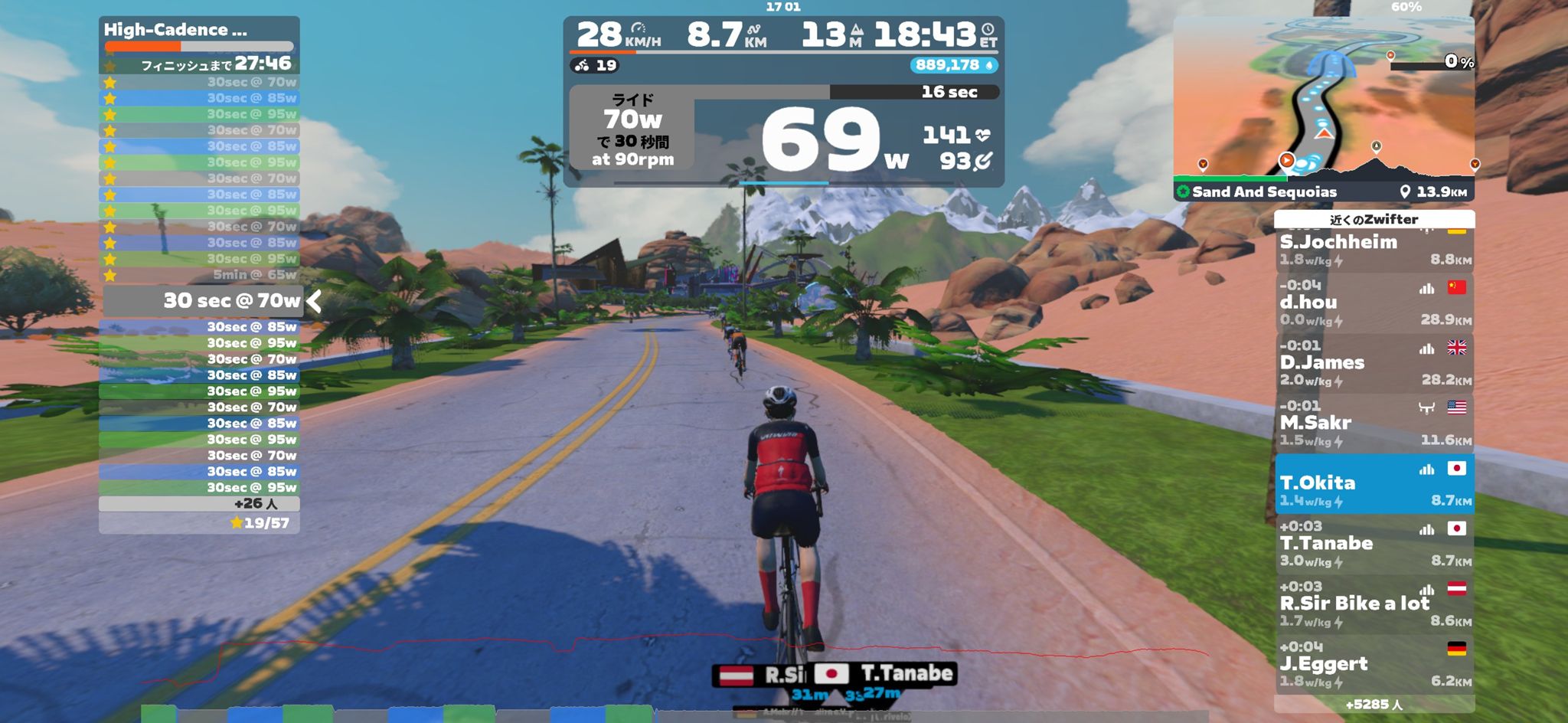Click the 889,178 drops counter
Viewport: 1568px width, 723px height.
pyautogui.click(x=953, y=66)
